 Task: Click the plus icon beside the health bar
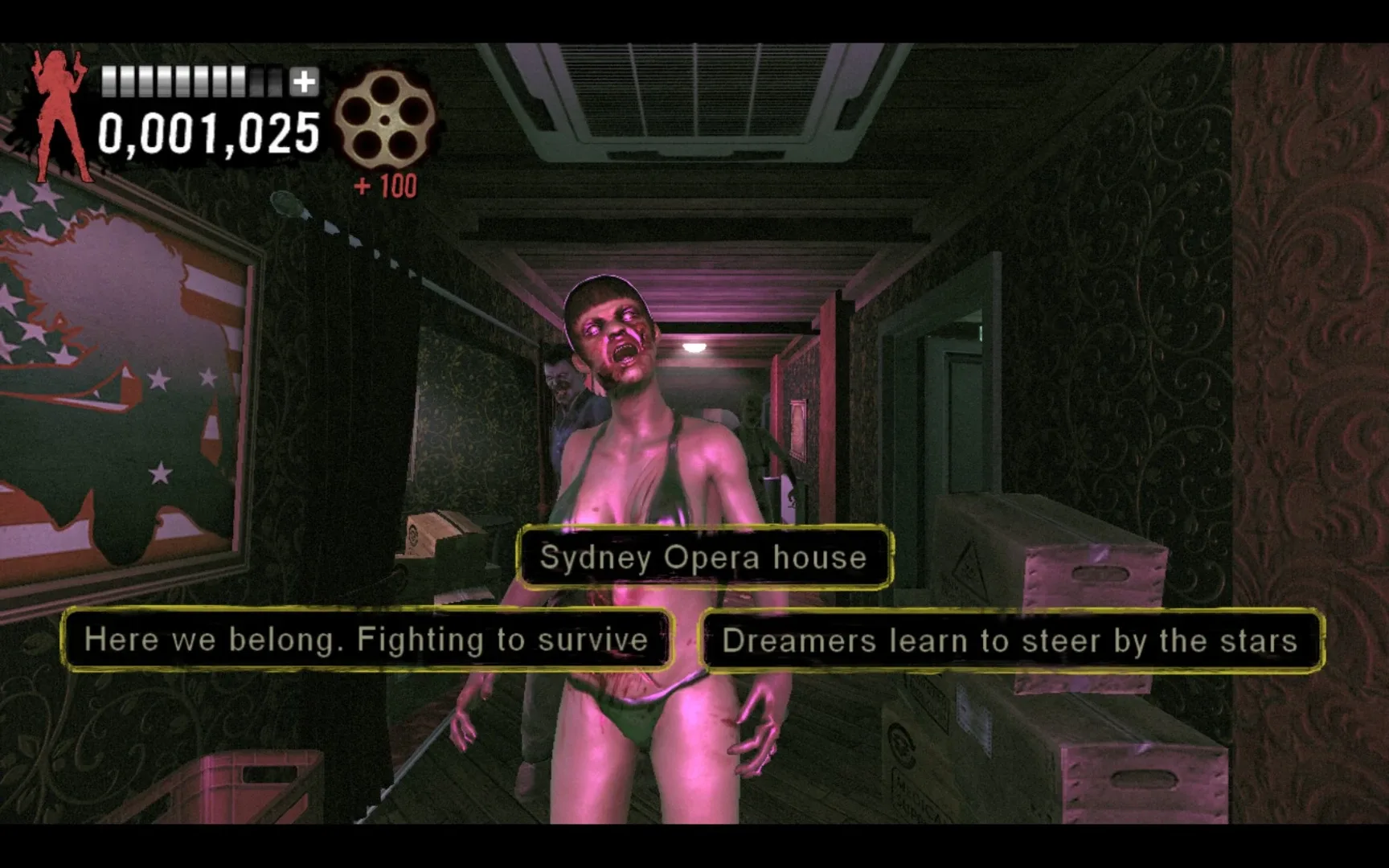click(303, 80)
